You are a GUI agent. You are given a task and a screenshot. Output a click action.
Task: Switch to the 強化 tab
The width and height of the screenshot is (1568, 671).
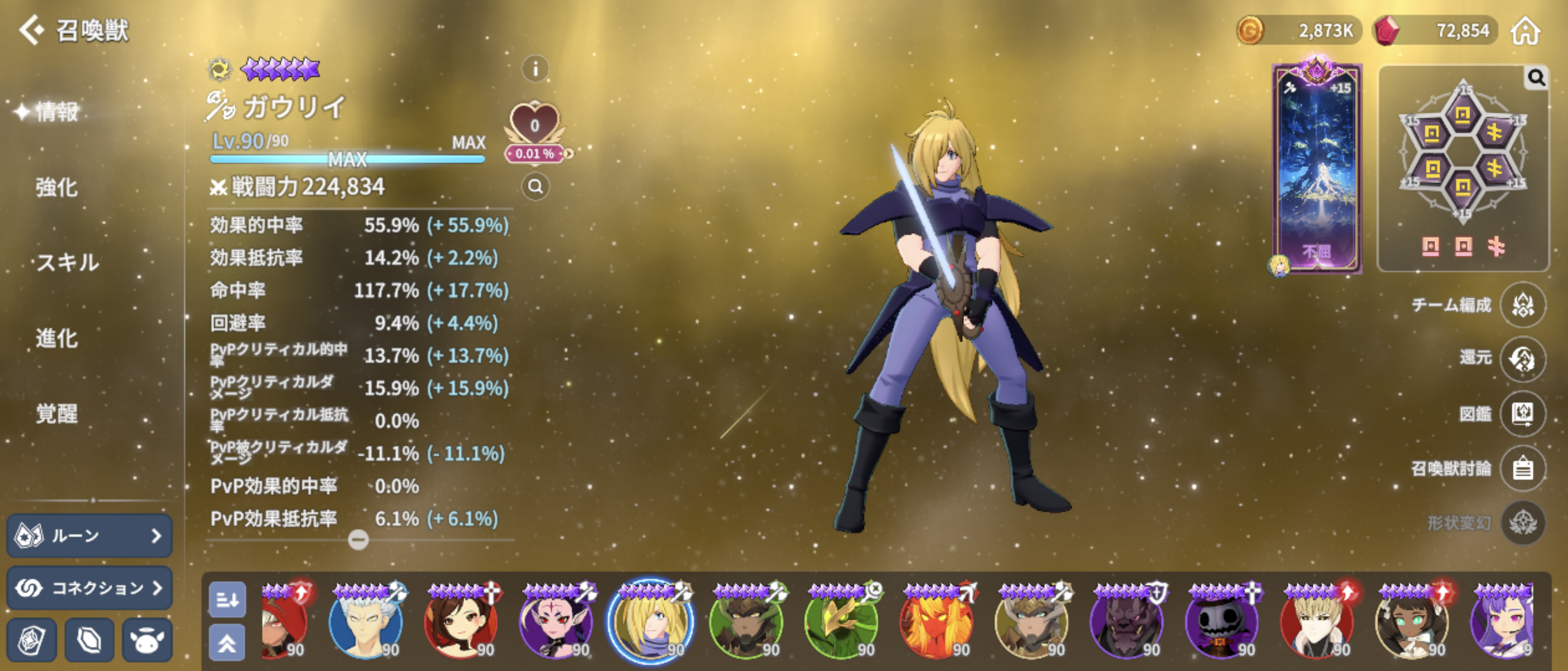click(57, 187)
